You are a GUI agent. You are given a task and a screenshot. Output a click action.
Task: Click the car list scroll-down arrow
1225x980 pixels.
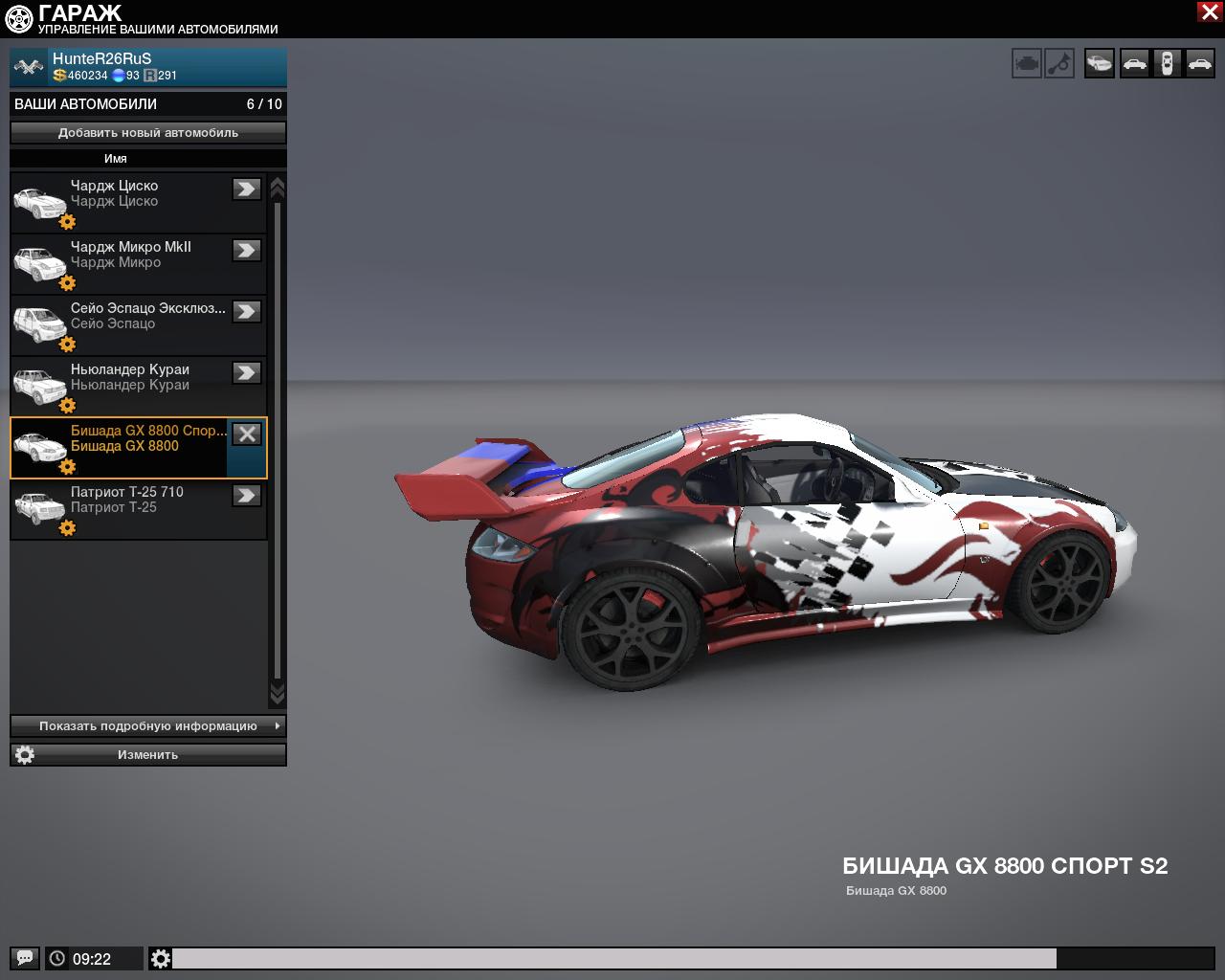pyautogui.click(x=278, y=692)
